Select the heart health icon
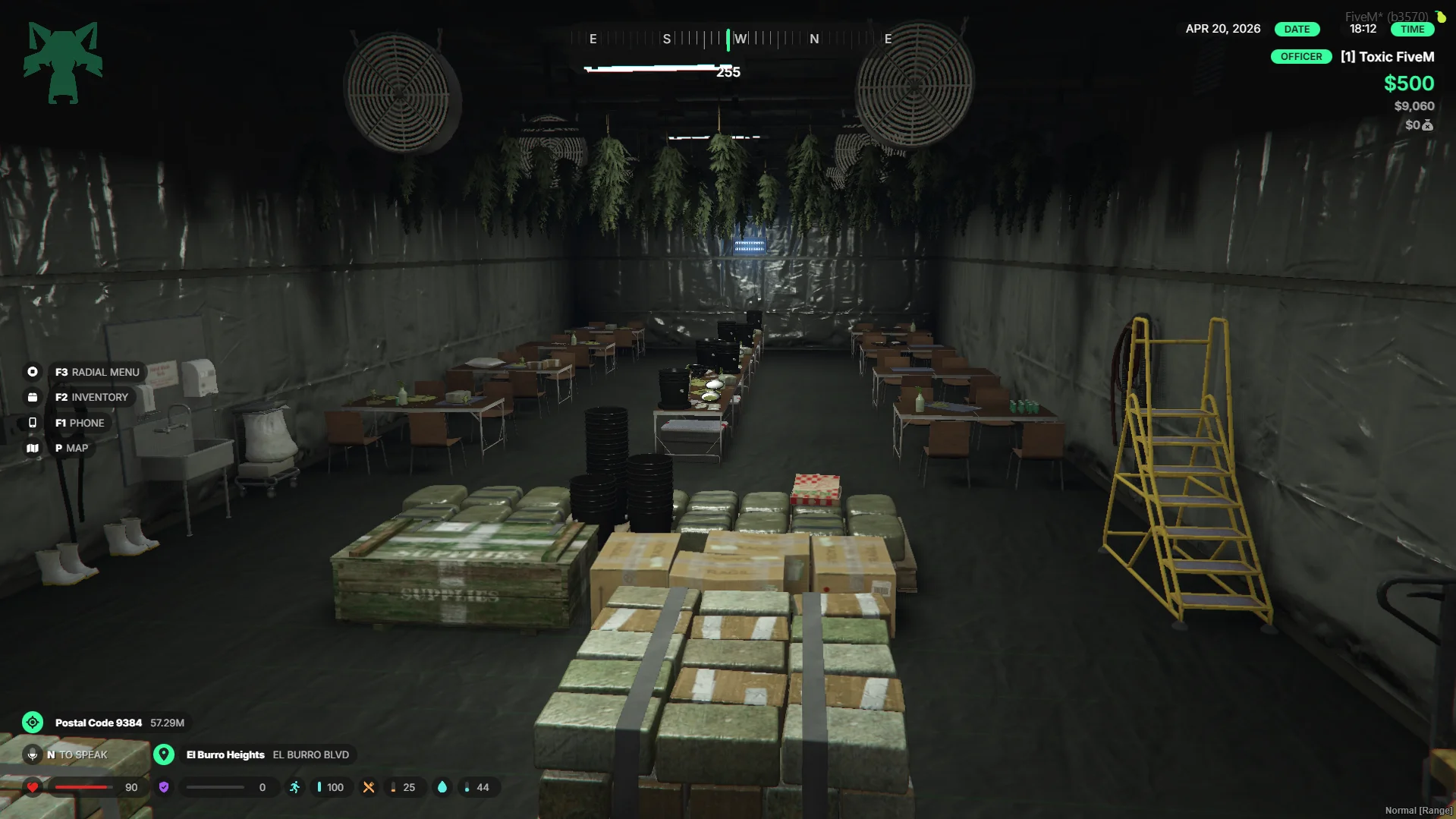The height and width of the screenshot is (819, 1456). pyautogui.click(x=33, y=787)
